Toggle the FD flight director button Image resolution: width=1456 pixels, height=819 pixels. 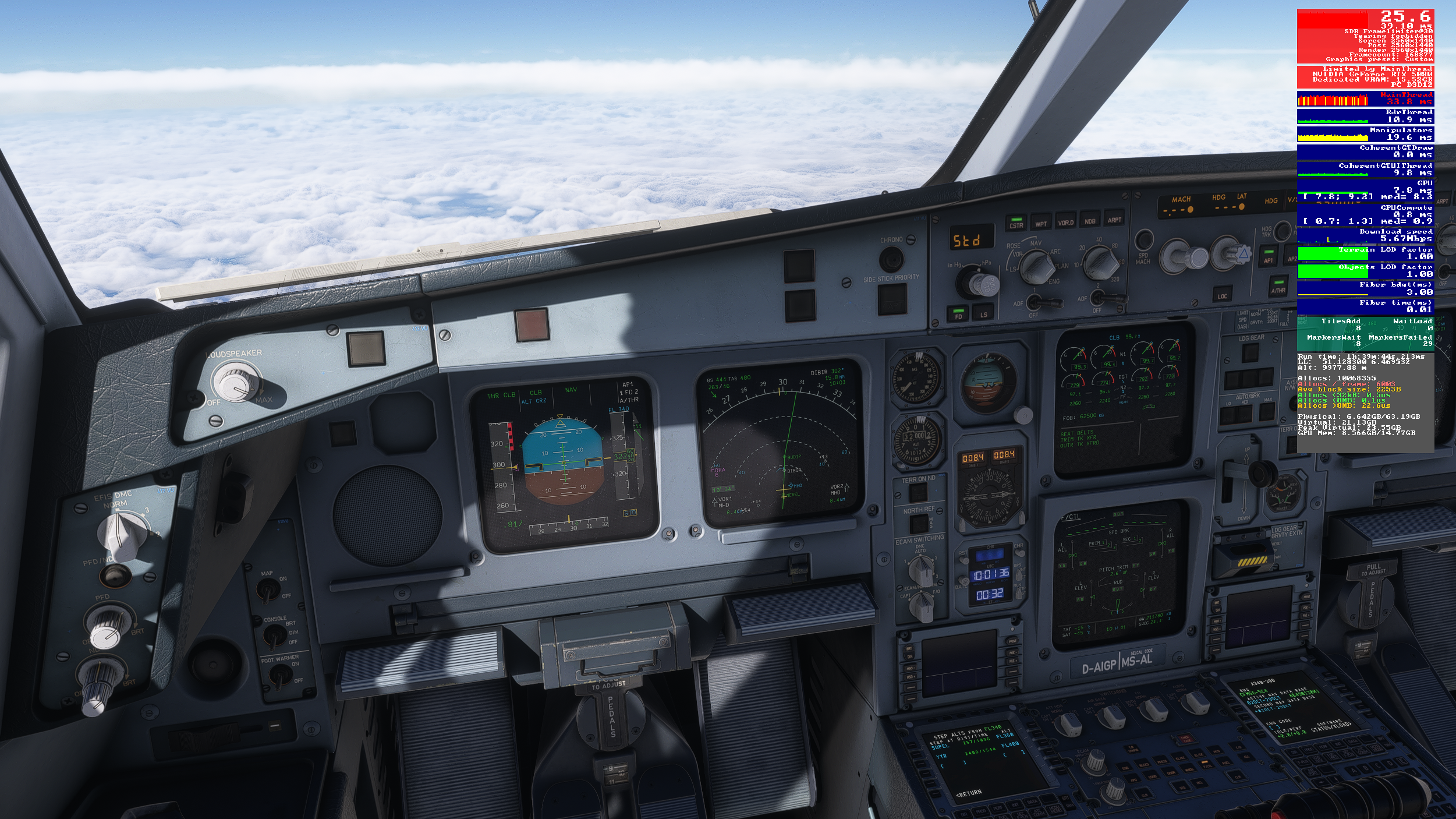[958, 314]
